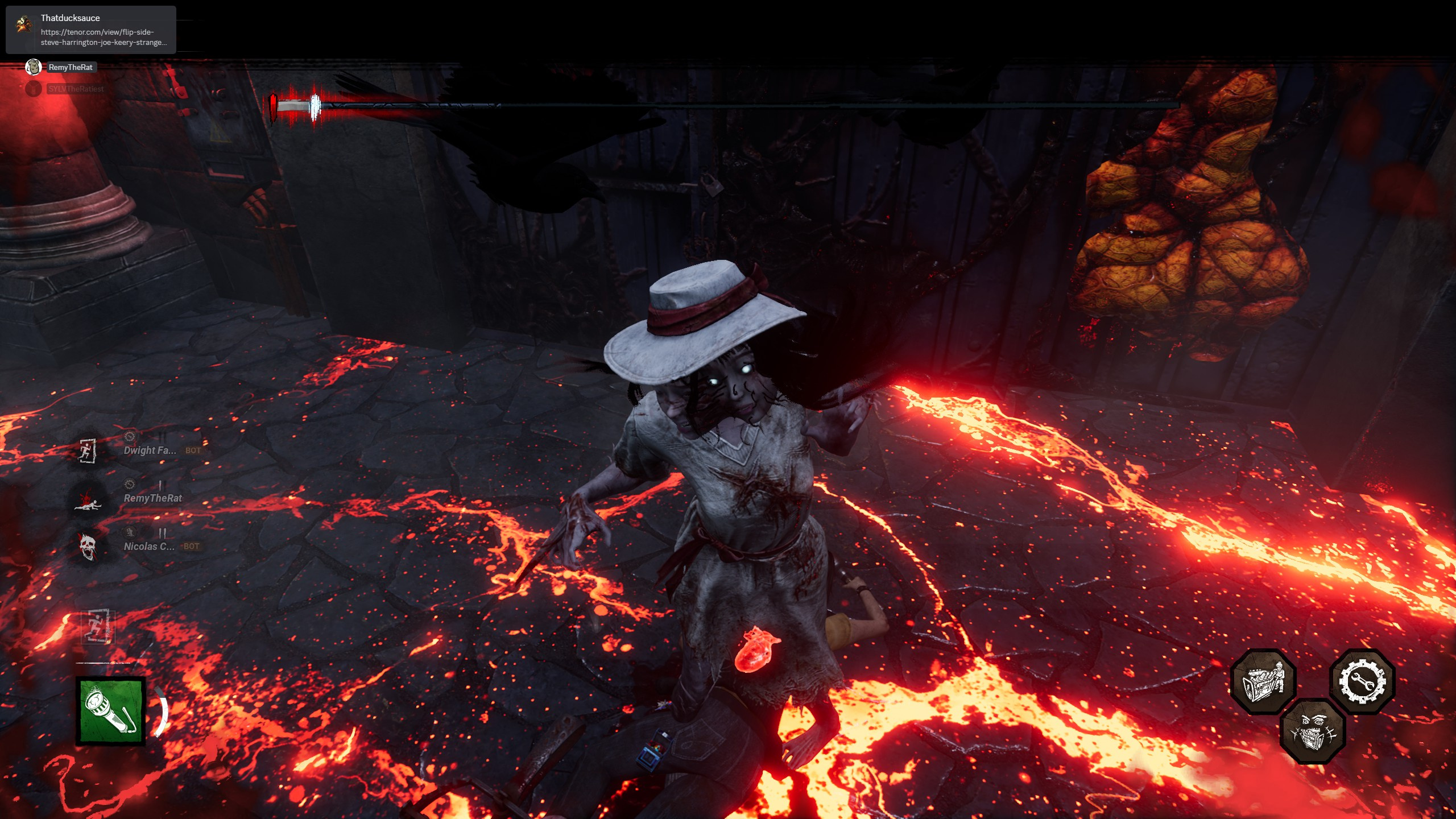The width and height of the screenshot is (1456, 819).
Task: Click the faded exit gate icon above flashlight
Action: pos(98,627)
